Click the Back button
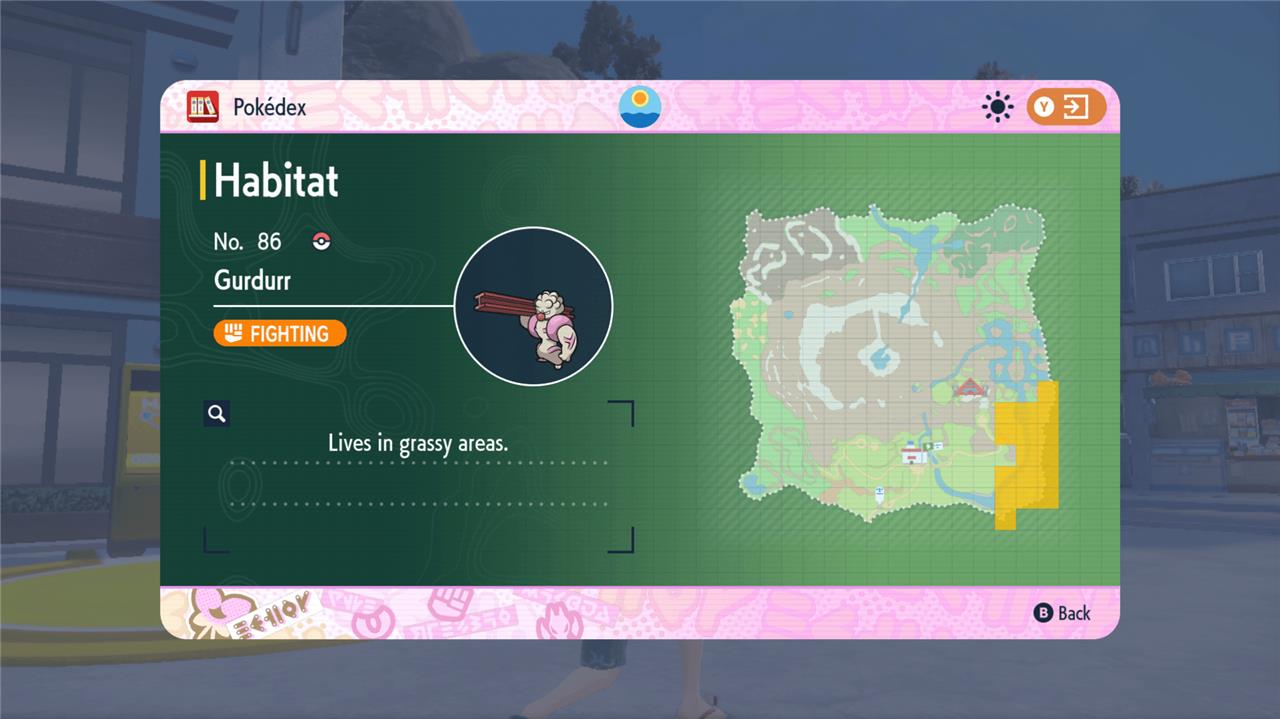This screenshot has width=1280, height=719. tap(1062, 613)
